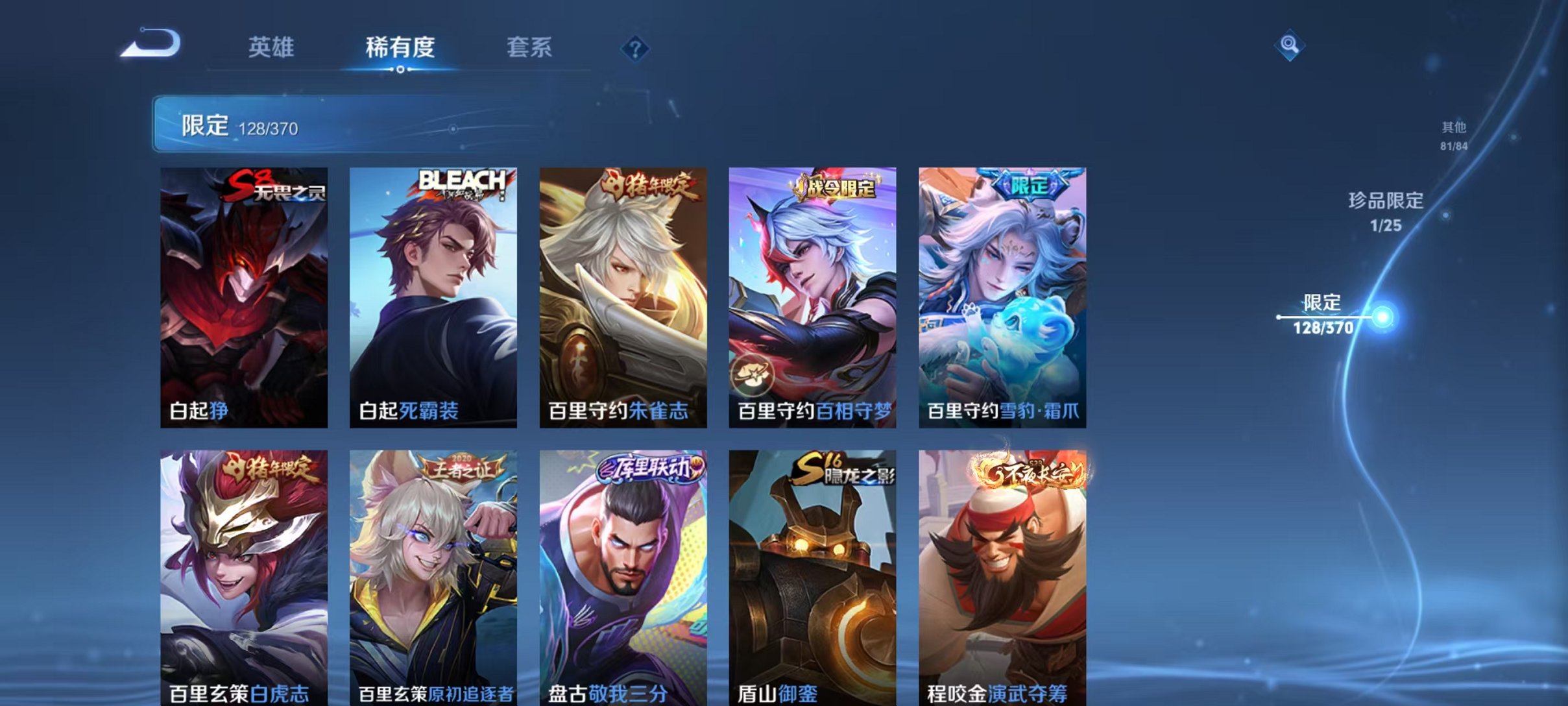Switch to the 套系 tab
The image size is (1568, 706).
tap(529, 48)
